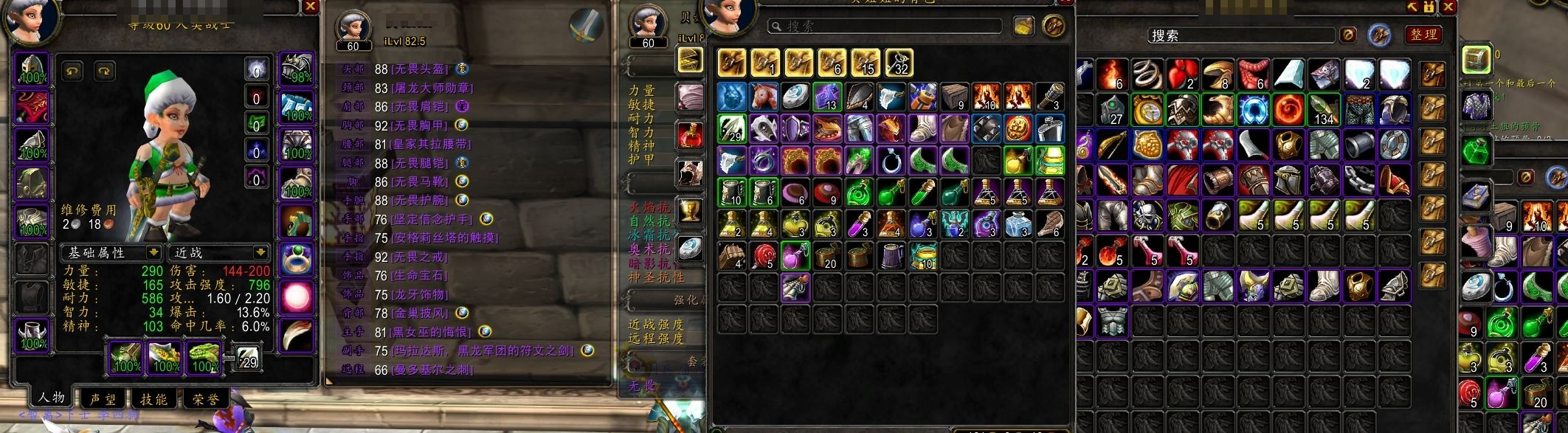This screenshot has height=433, width=1568.
Task: Click the wooden crate stack of 9
Action: click(954, 97)
